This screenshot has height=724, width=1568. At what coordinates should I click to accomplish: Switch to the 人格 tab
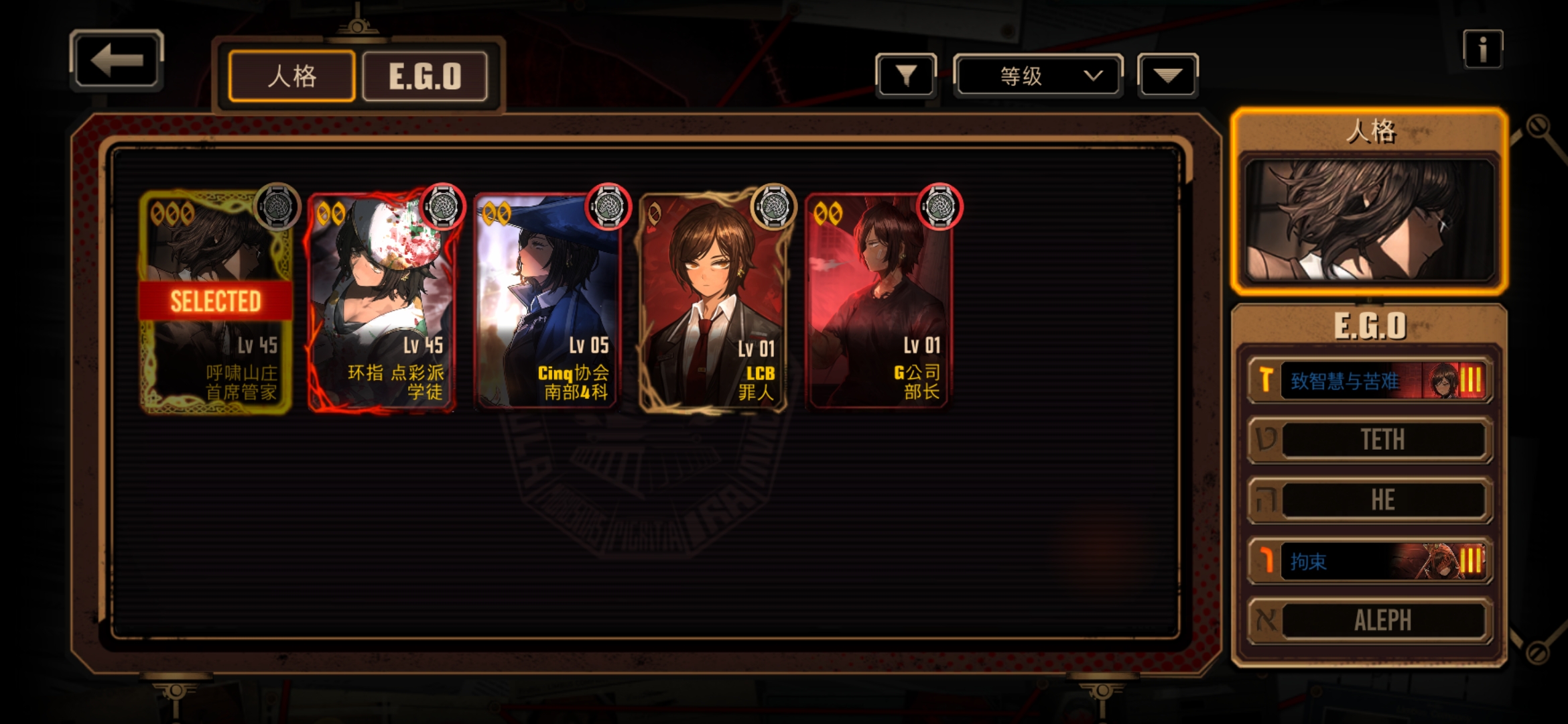pyautogui.click(x=291, y=76)
